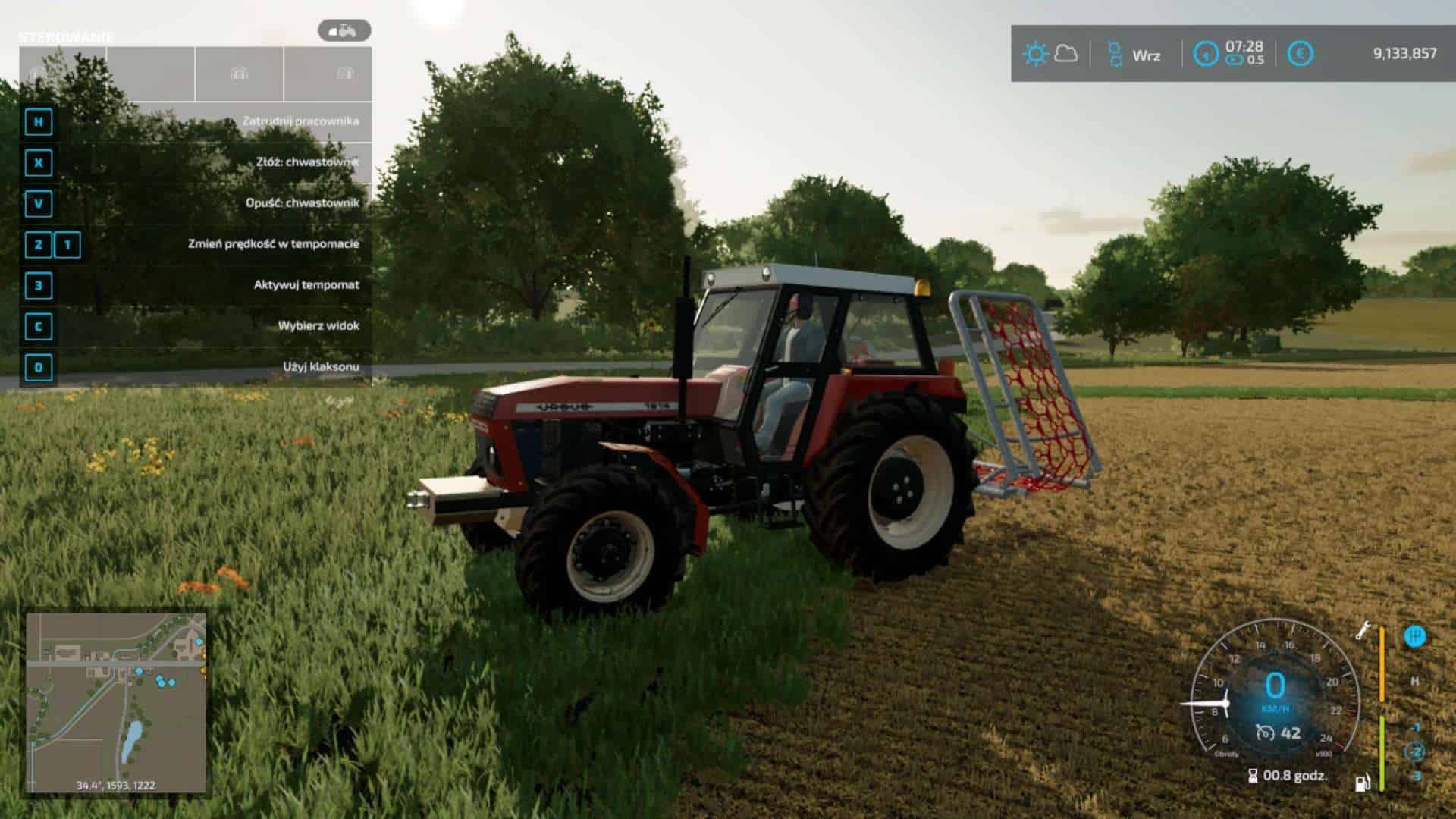This screenshot has width=1456, height=819.
Task: Click the calendar season icon beside Wrz
Action: [1114, 54]
